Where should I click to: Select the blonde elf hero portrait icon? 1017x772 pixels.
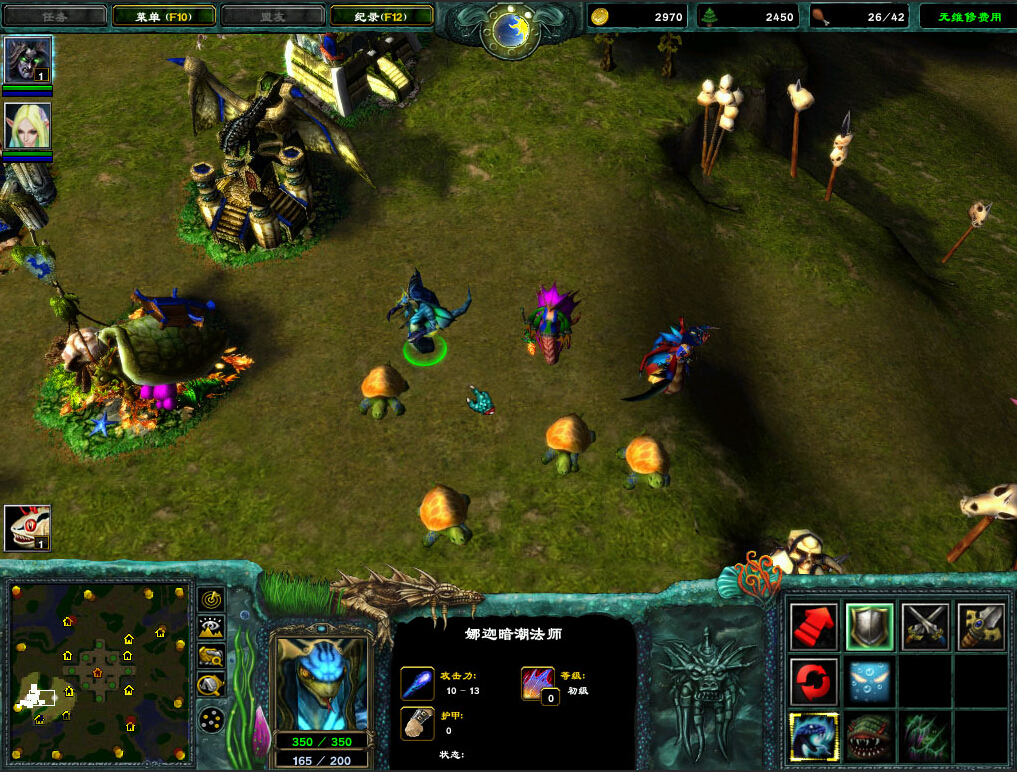click(x=27, y=127)
